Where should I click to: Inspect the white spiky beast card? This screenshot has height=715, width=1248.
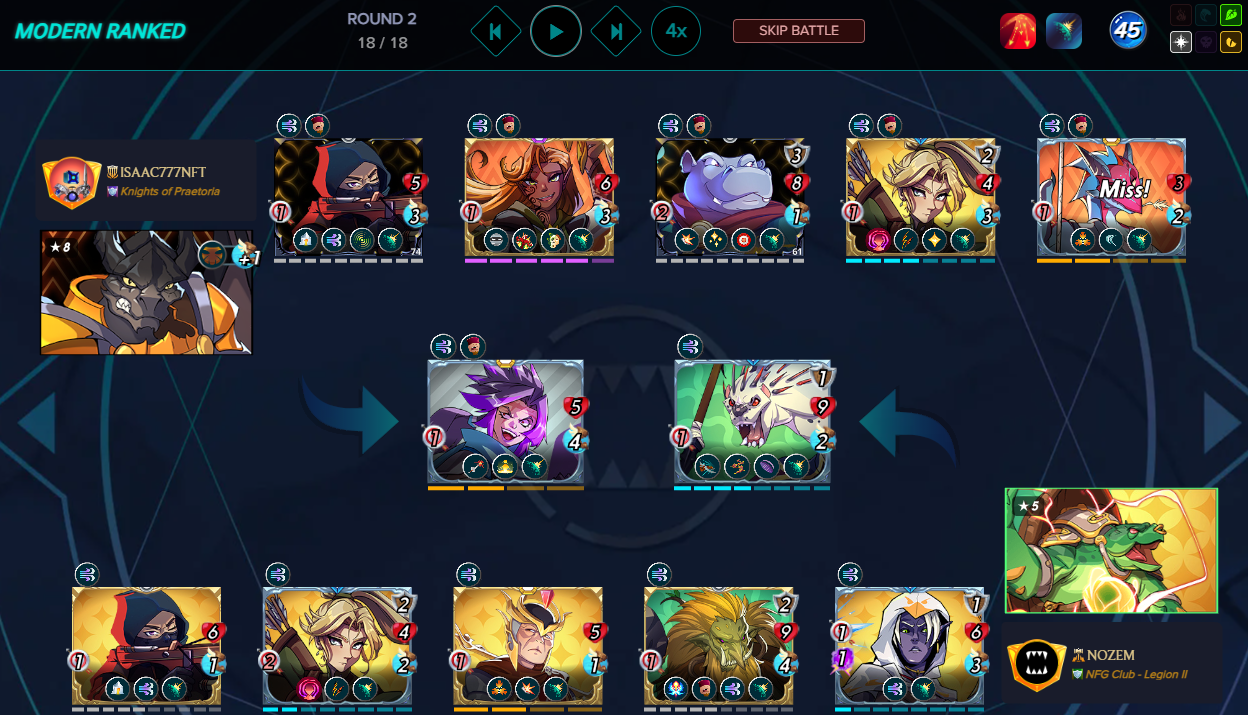pos(752,420)
